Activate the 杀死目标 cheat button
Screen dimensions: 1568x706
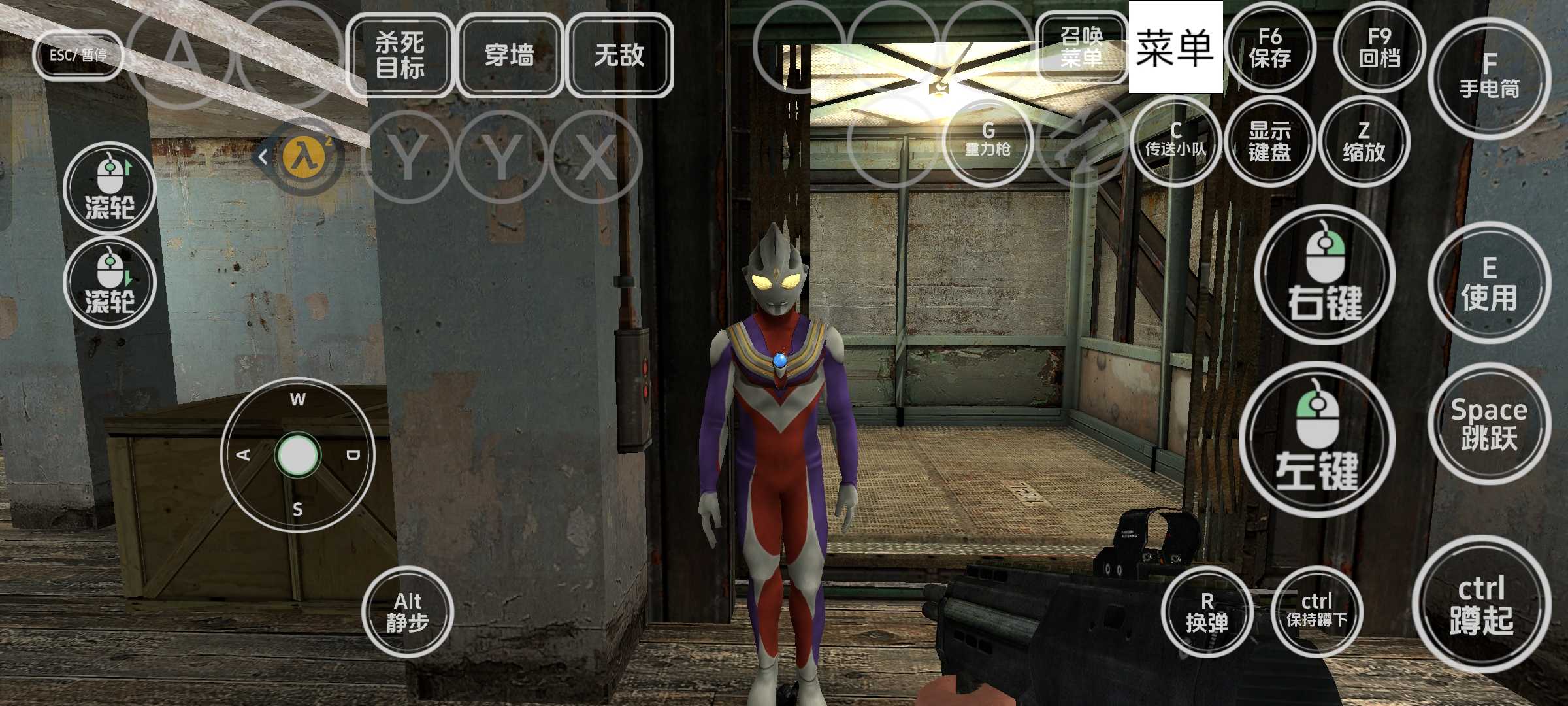pos(400,56)
